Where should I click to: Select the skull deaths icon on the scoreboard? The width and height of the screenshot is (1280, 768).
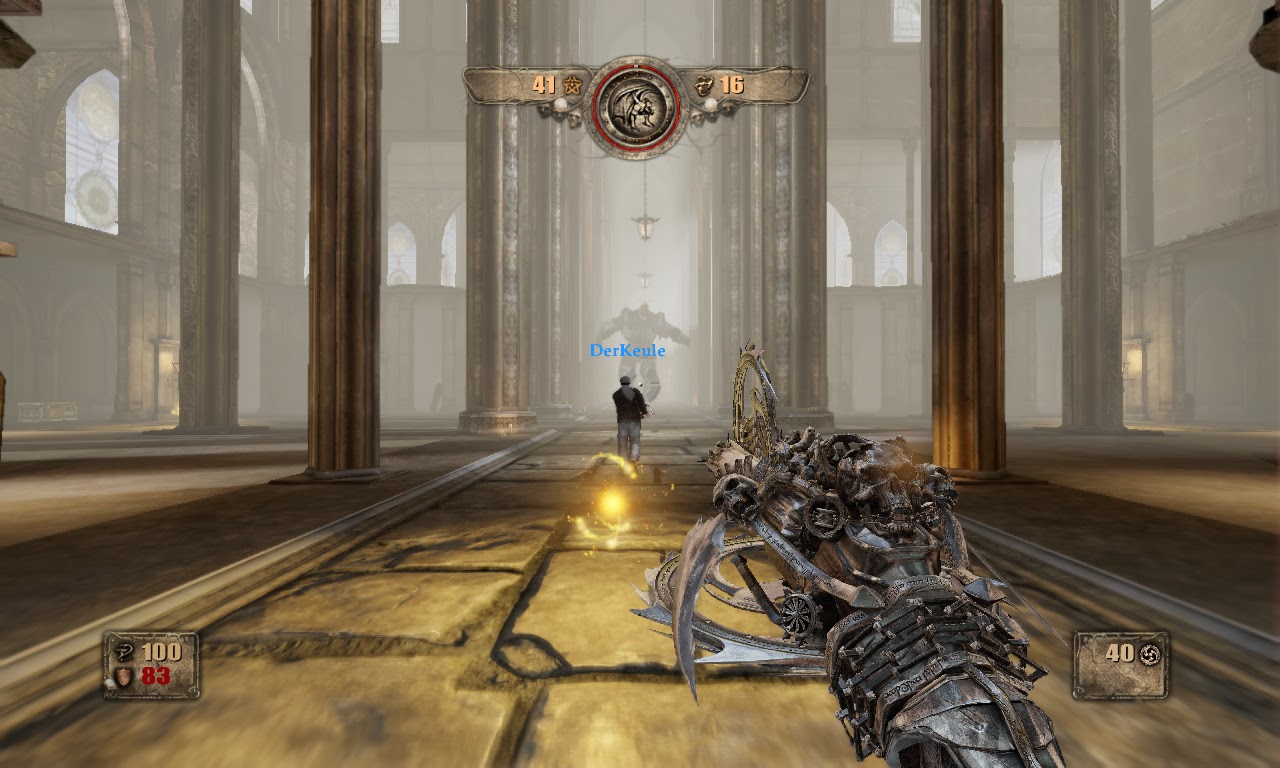coord(704,86)
